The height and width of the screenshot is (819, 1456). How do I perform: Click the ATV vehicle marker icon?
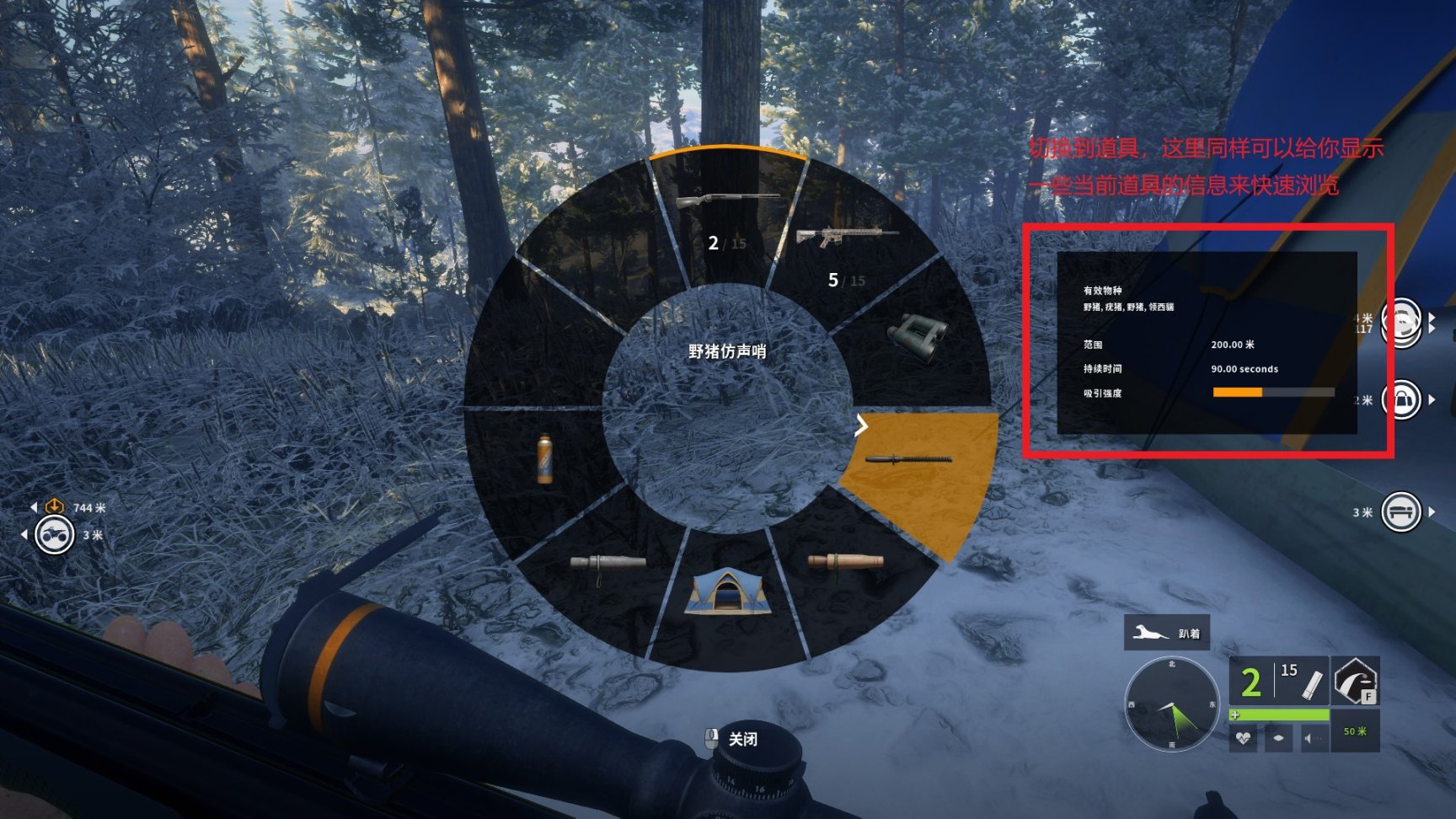54,535
